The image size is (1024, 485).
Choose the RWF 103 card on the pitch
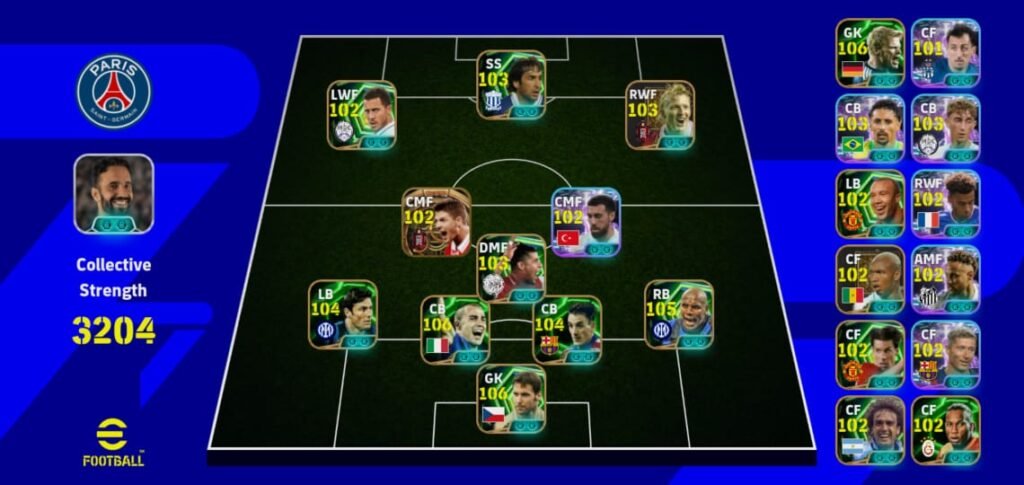click(x=660, y=115)
